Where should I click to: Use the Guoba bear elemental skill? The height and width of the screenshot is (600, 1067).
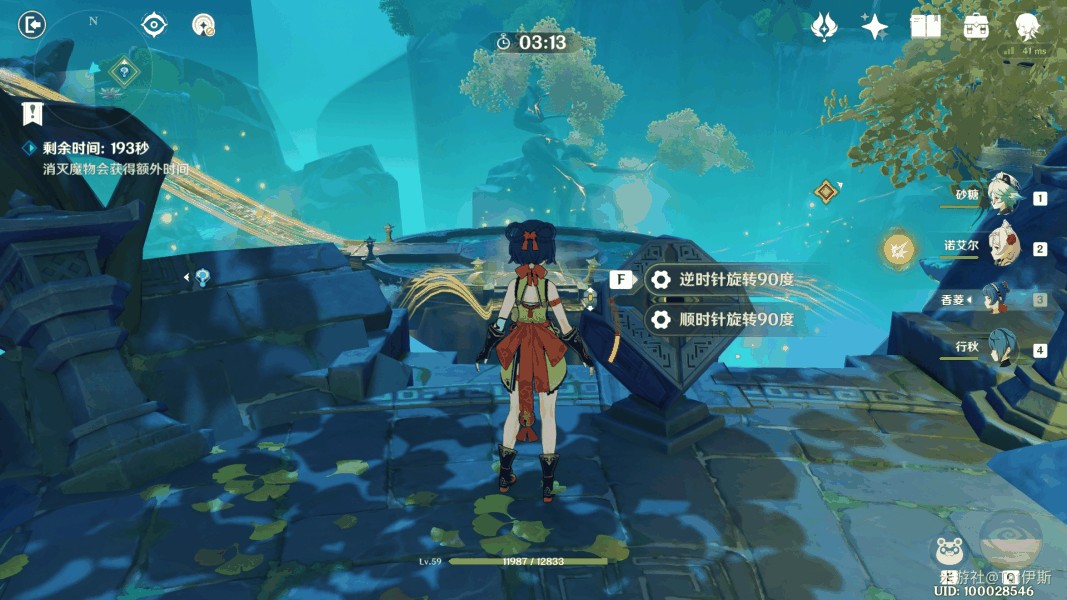(948, 552)
